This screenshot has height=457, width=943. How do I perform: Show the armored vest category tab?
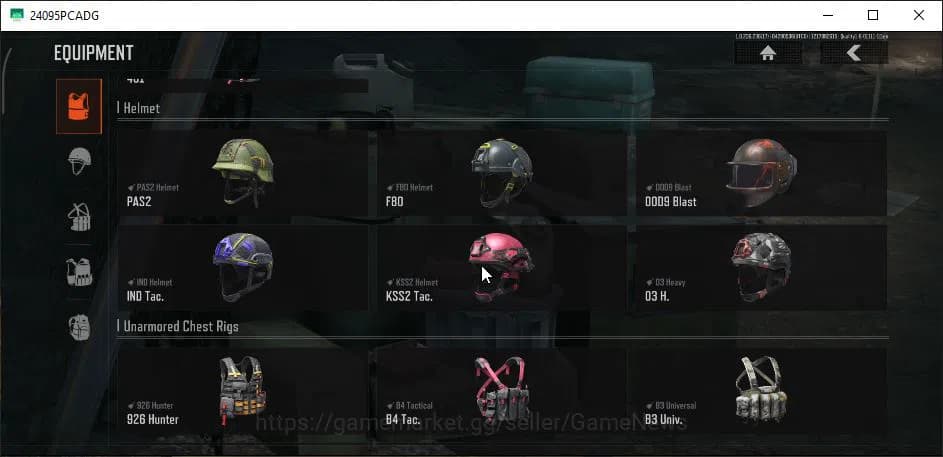(79, 271)
